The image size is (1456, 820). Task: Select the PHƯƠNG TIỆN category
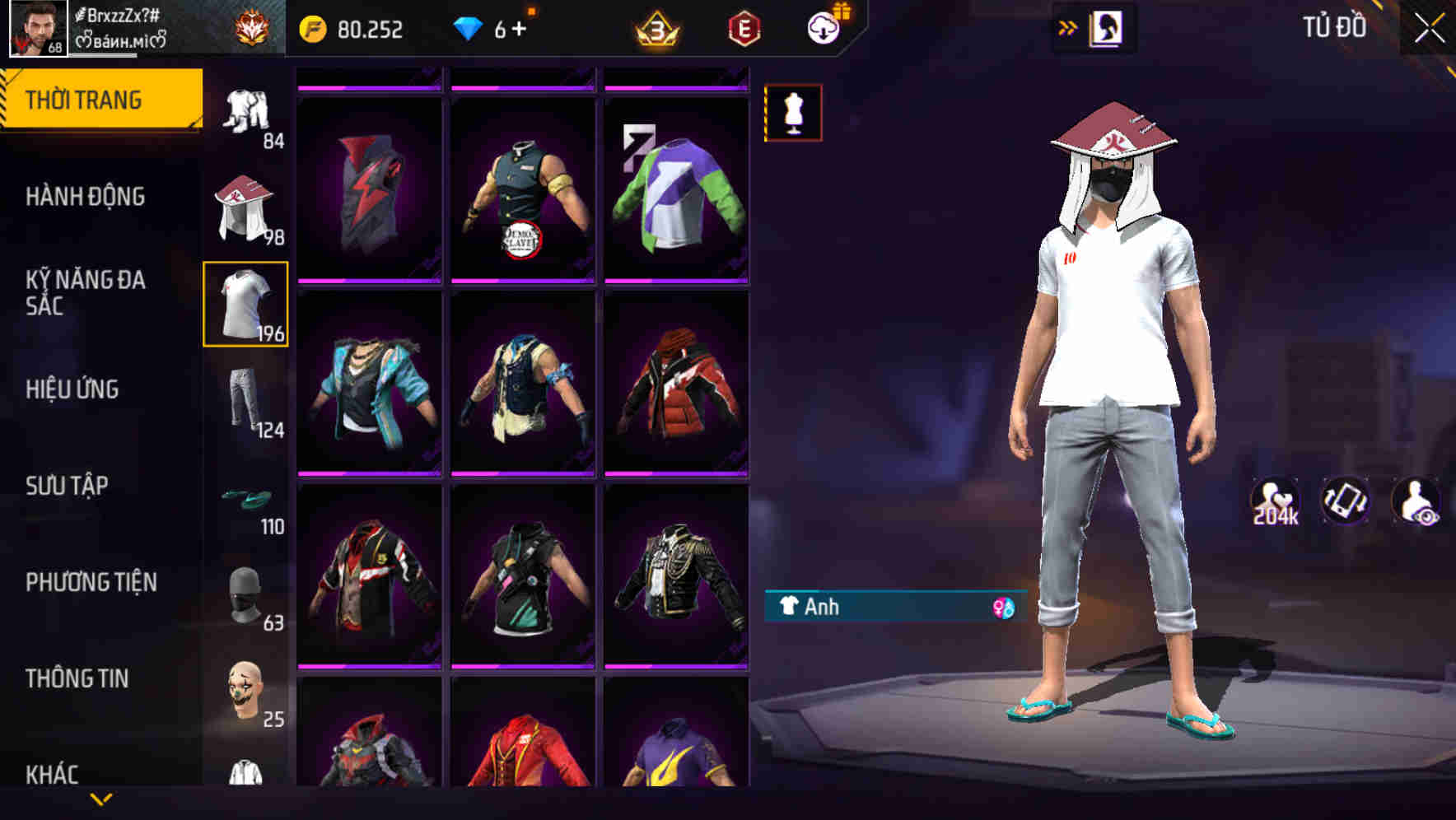pos(91,582)
